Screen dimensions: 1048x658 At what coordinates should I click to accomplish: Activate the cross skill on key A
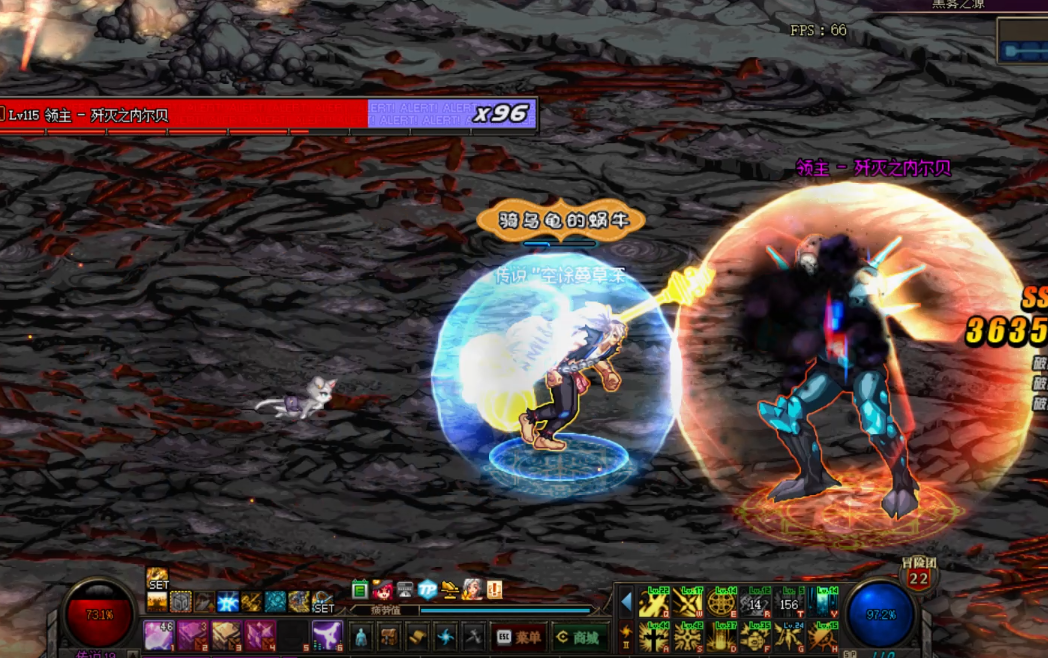tap(654, 637)
